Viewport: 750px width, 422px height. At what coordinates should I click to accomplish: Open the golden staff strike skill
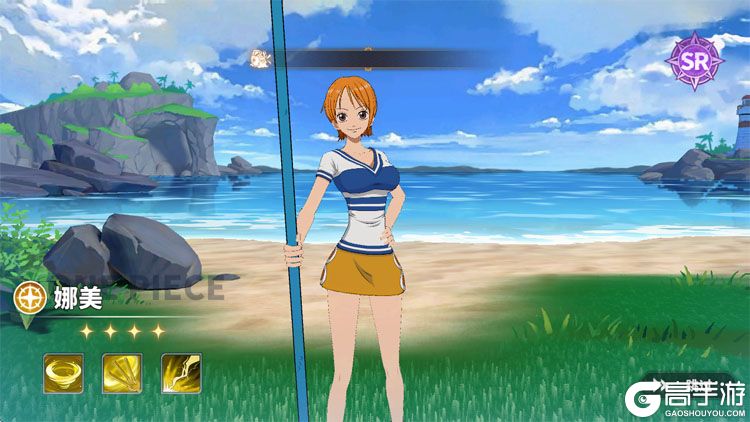(x=122, y=373)
